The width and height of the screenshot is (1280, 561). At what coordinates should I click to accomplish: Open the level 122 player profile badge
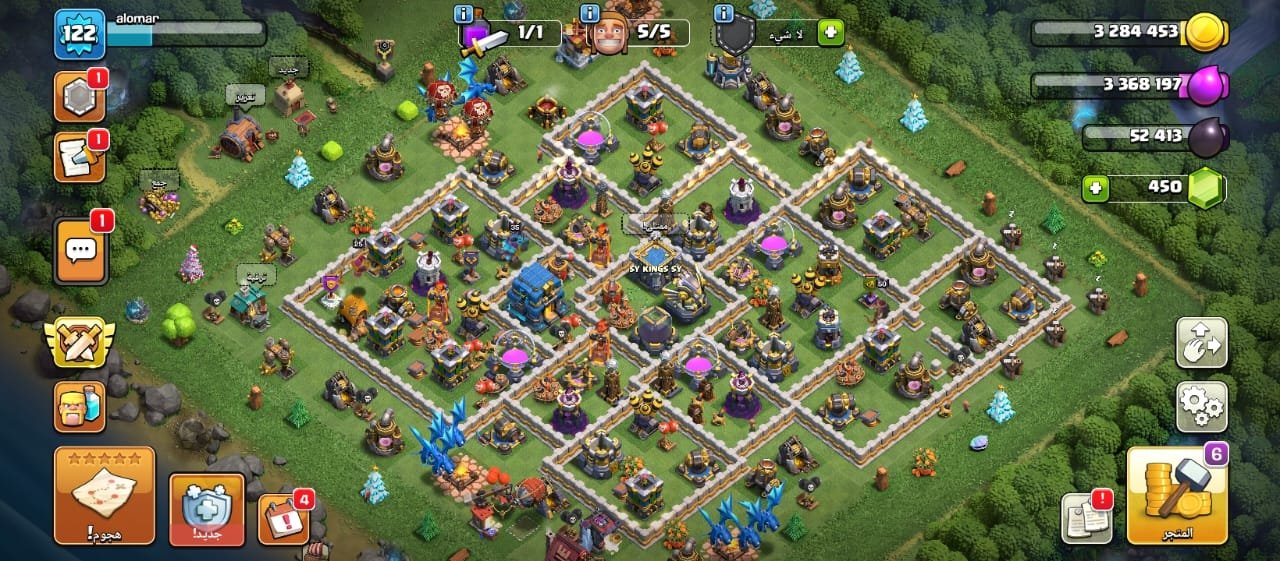(79, 34)
